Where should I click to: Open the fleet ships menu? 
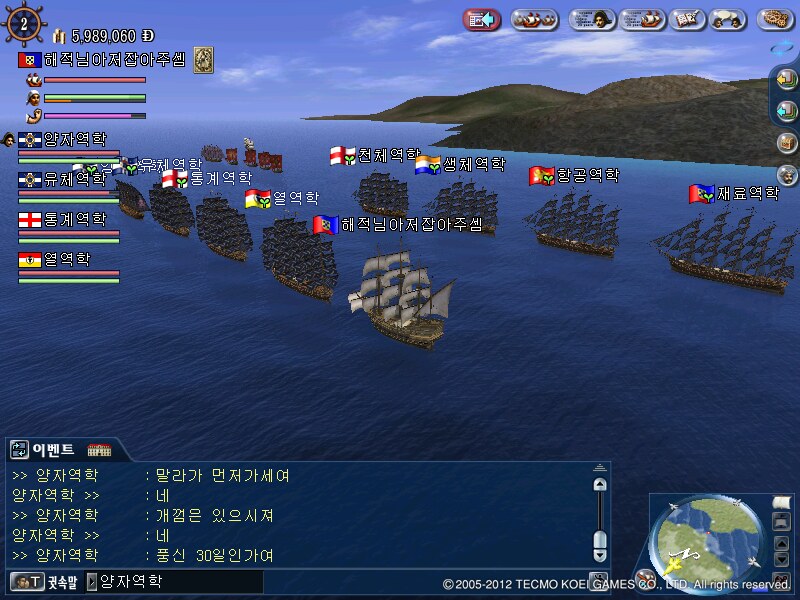(534, 19)
